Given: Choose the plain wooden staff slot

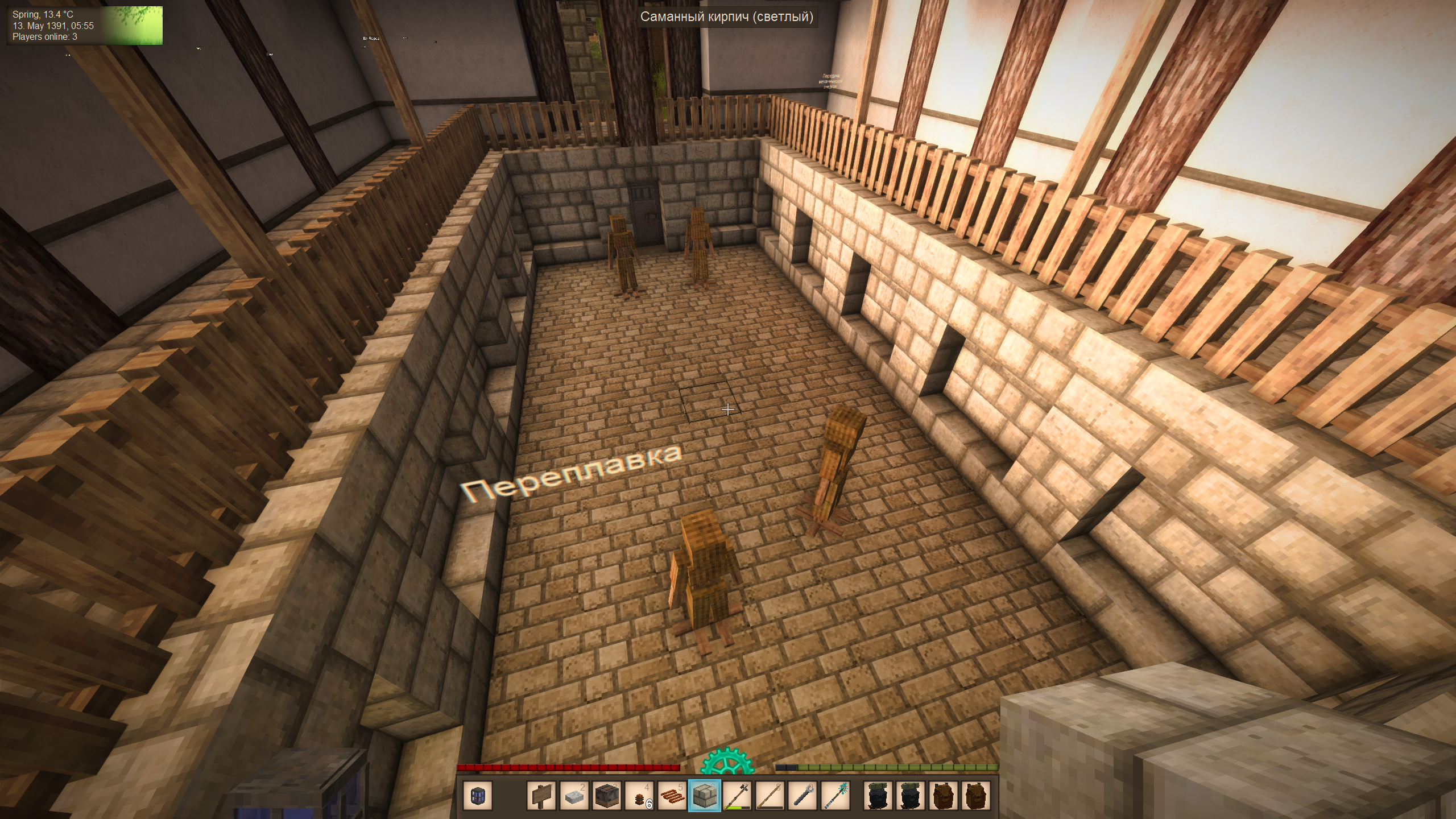Looking at the screenshot, I should pyautogui.click(x=771, y=796).
